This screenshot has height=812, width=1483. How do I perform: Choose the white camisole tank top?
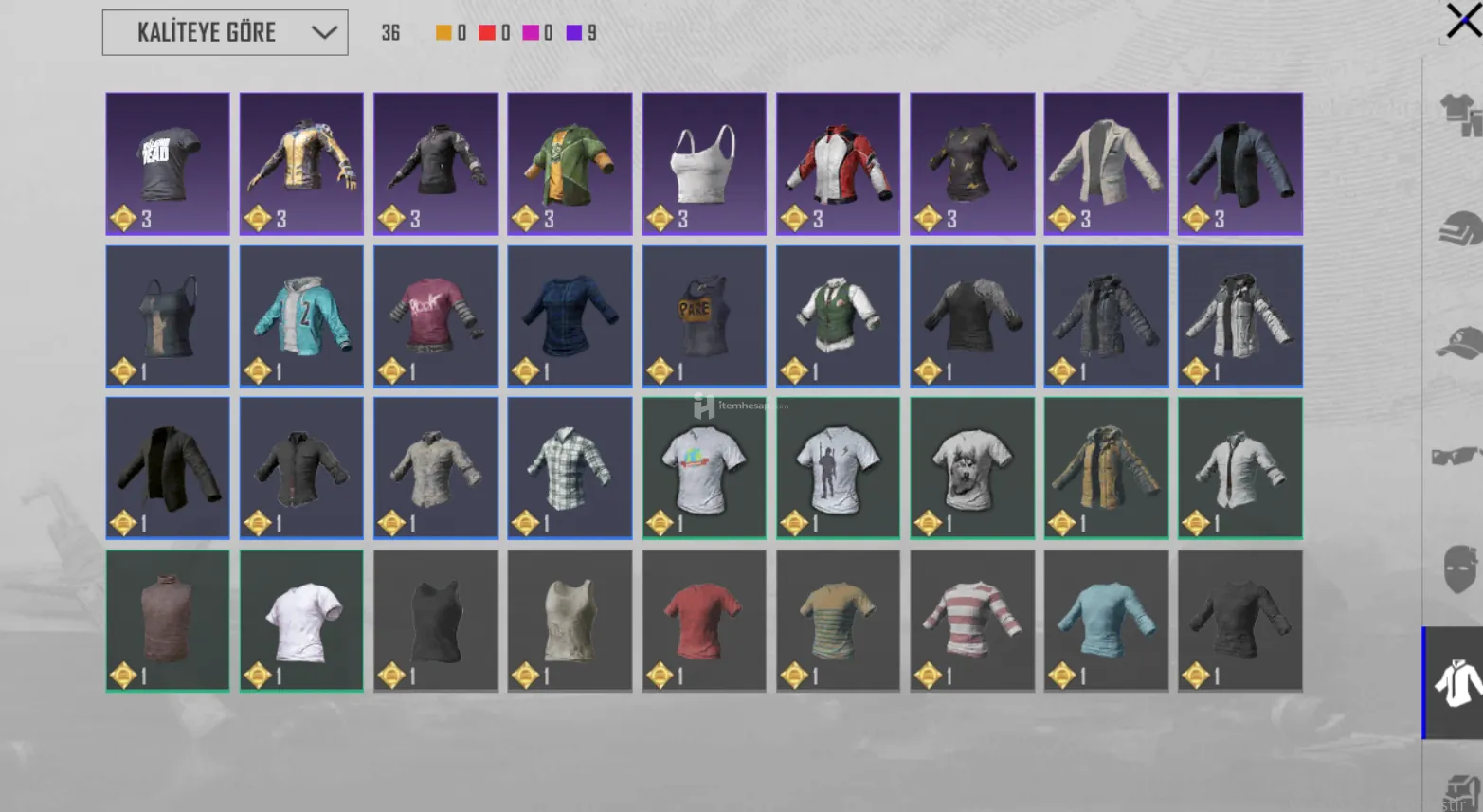704,163
